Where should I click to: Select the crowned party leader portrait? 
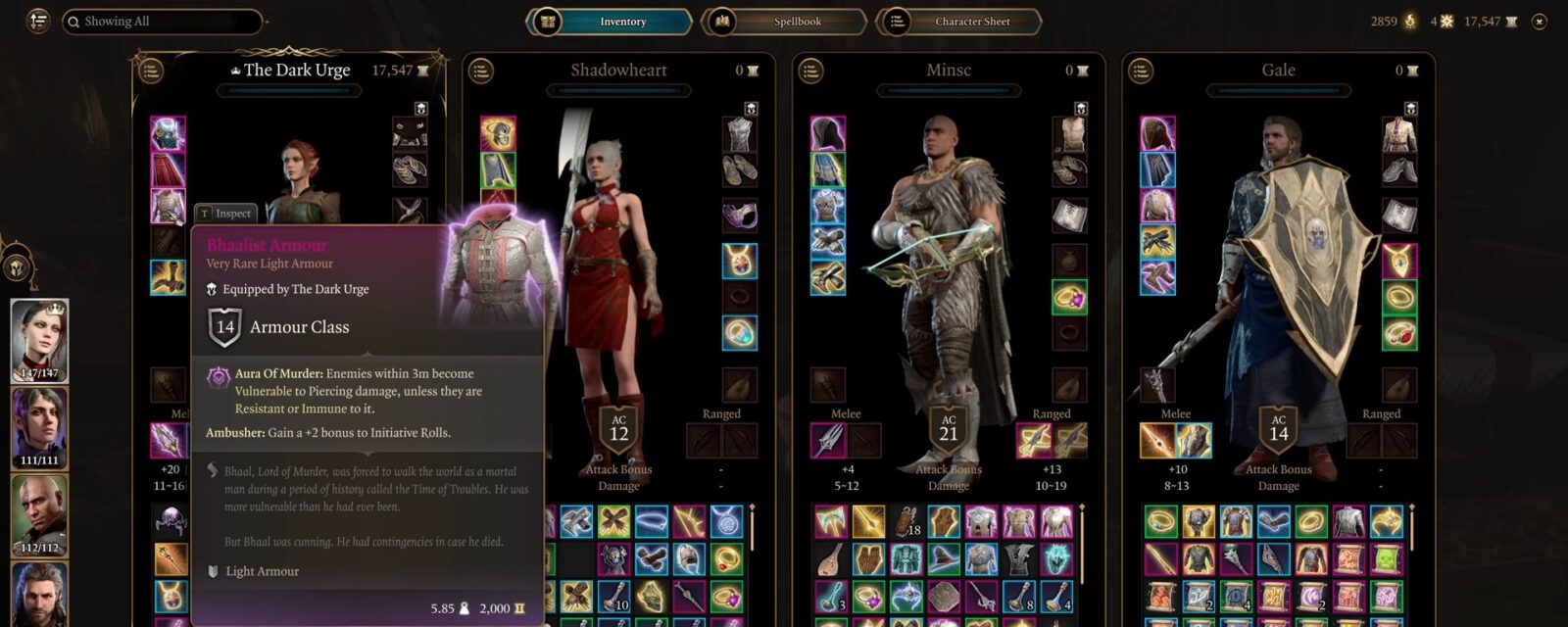pyautogui.click(x=39, y=340)
